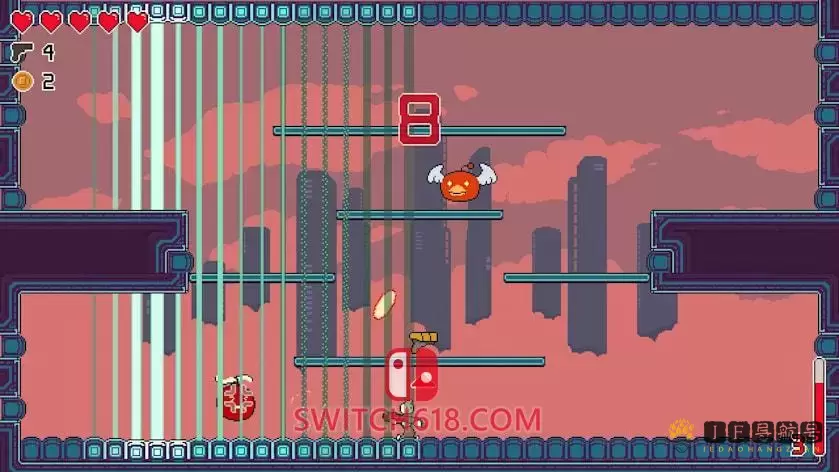839x472 pixels.
Task: Select the orange coin icon
Action: [x=21, y=81]
